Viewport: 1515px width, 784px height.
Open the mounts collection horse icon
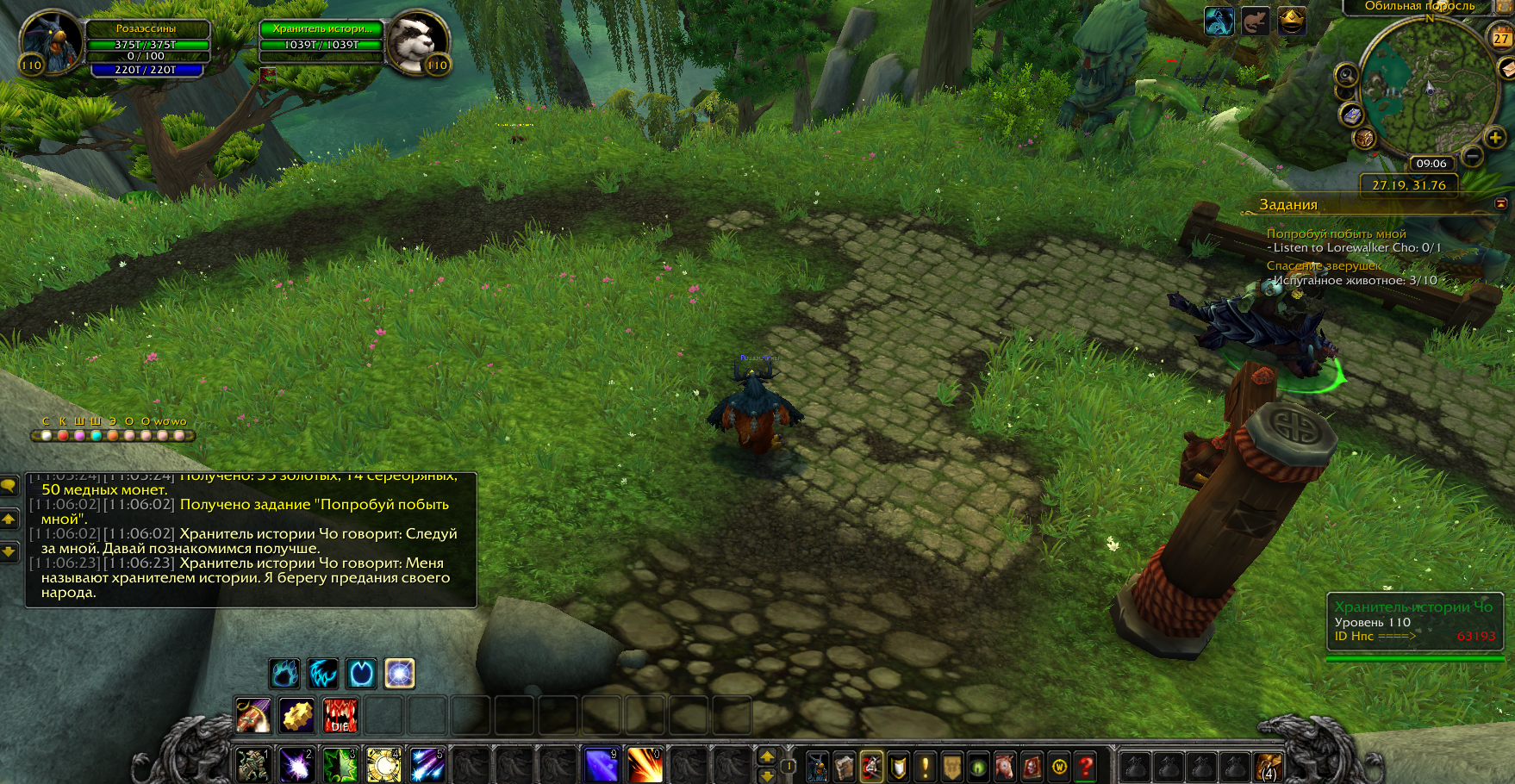tap(1004, 766)
